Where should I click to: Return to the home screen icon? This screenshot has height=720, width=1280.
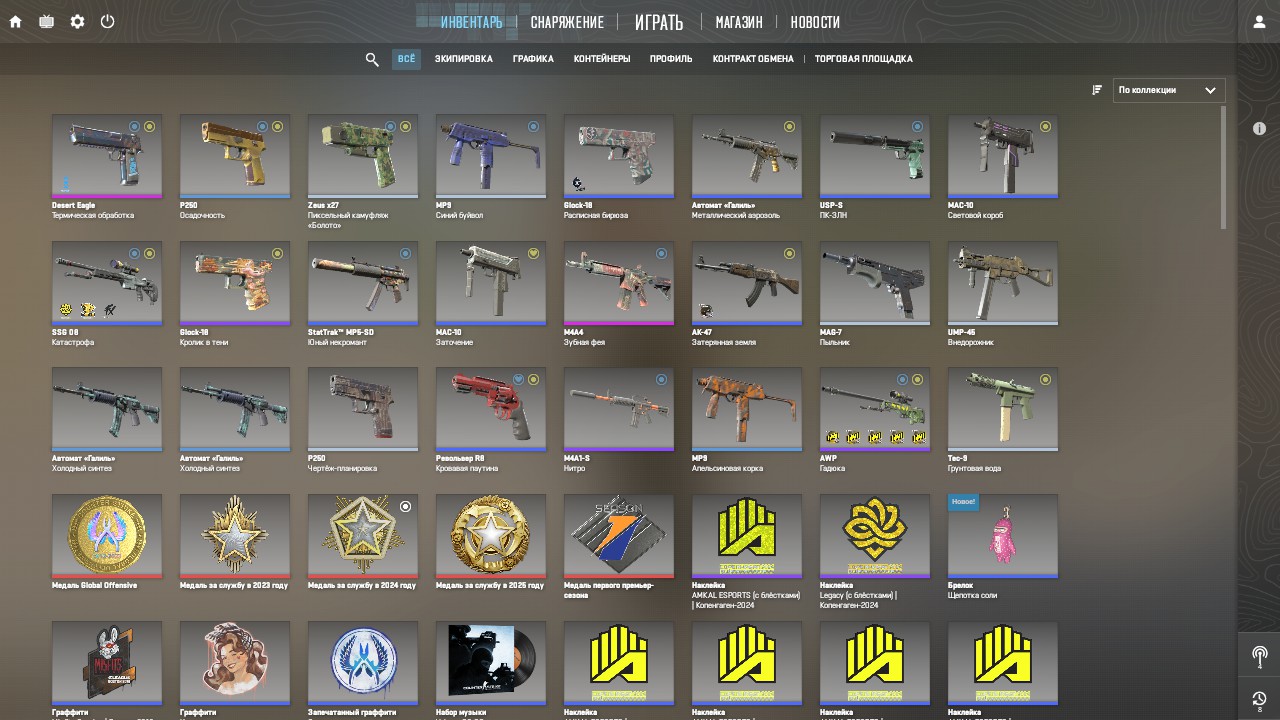(15, 21)
